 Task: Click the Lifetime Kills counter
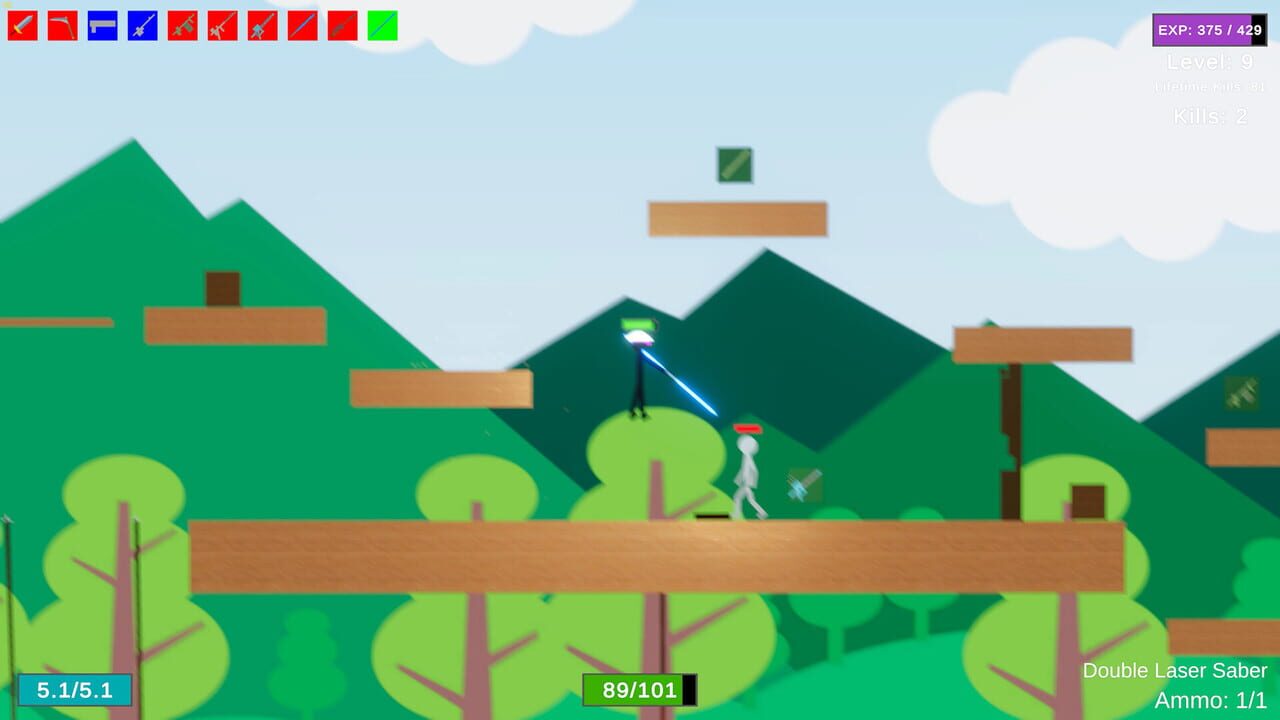[x=1210, y=86]
